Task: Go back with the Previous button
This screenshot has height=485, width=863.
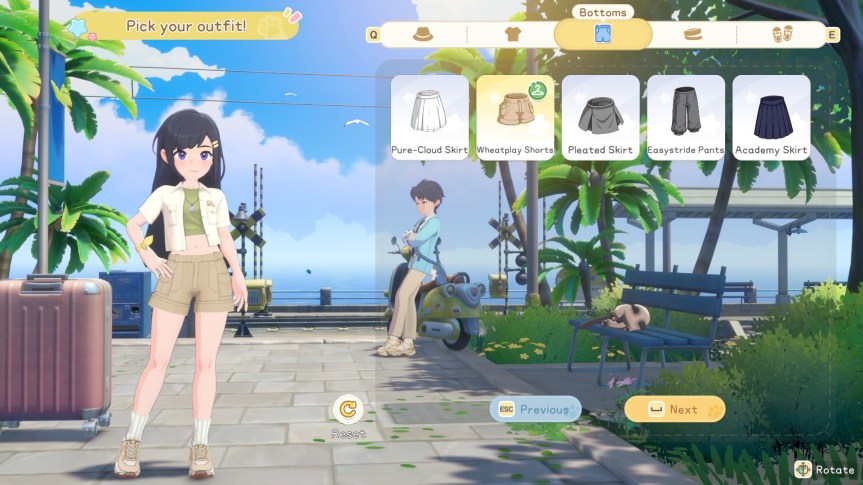Action: (535, 409)
